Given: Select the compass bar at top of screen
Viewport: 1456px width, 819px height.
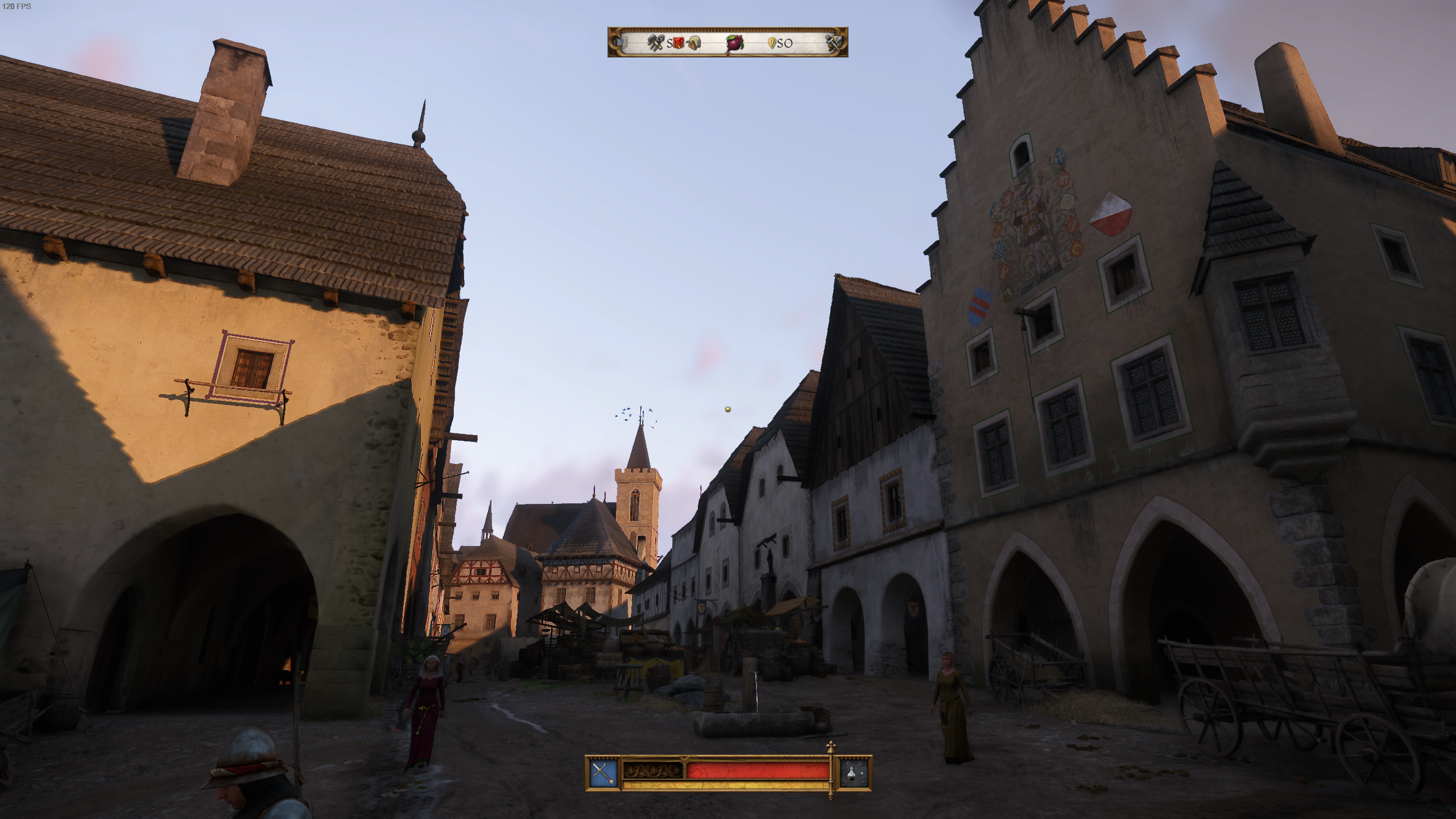Looking at the screenshot, I should (x=728, y=43).
